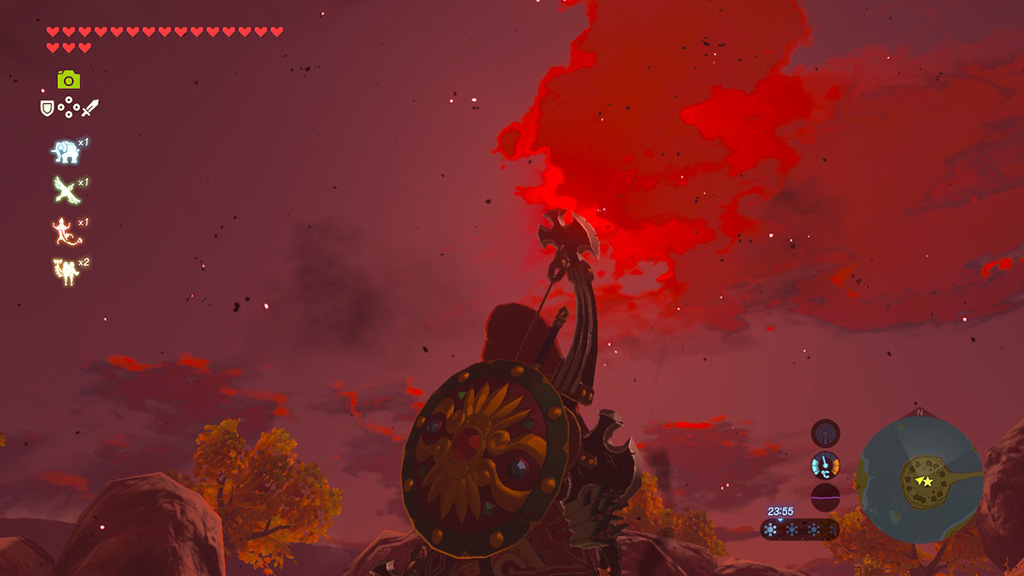
Task: Activate the yellow camel Urbosa's Fury icon
Action: click(65, 270)
